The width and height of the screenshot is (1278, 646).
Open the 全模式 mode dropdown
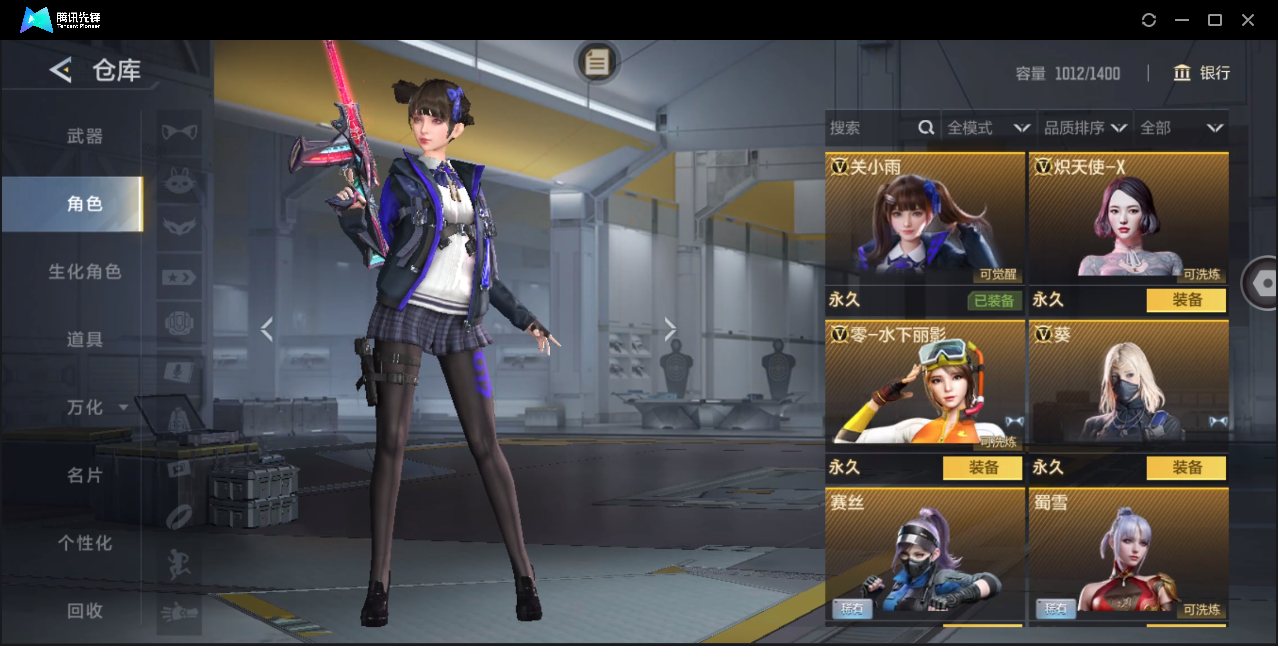(988, 128)
